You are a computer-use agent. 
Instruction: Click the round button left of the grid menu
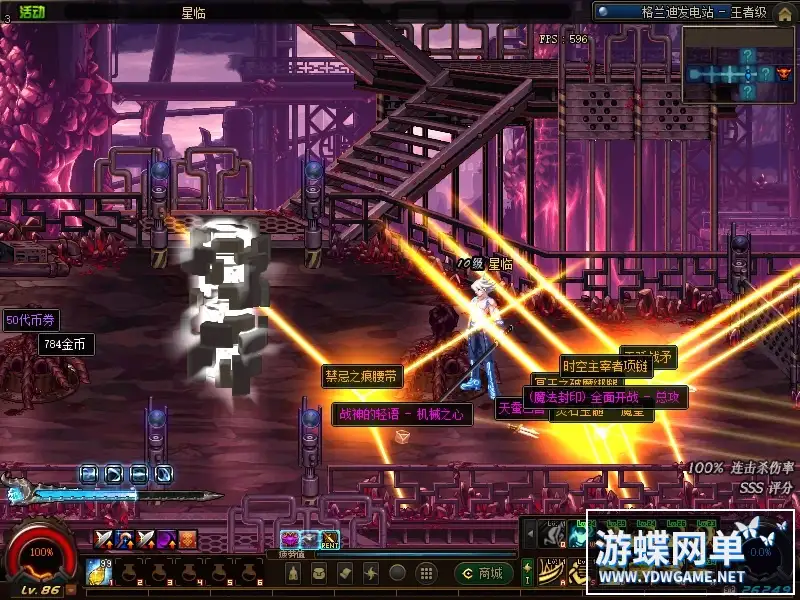pyautogui.click(x=398, y=573)
